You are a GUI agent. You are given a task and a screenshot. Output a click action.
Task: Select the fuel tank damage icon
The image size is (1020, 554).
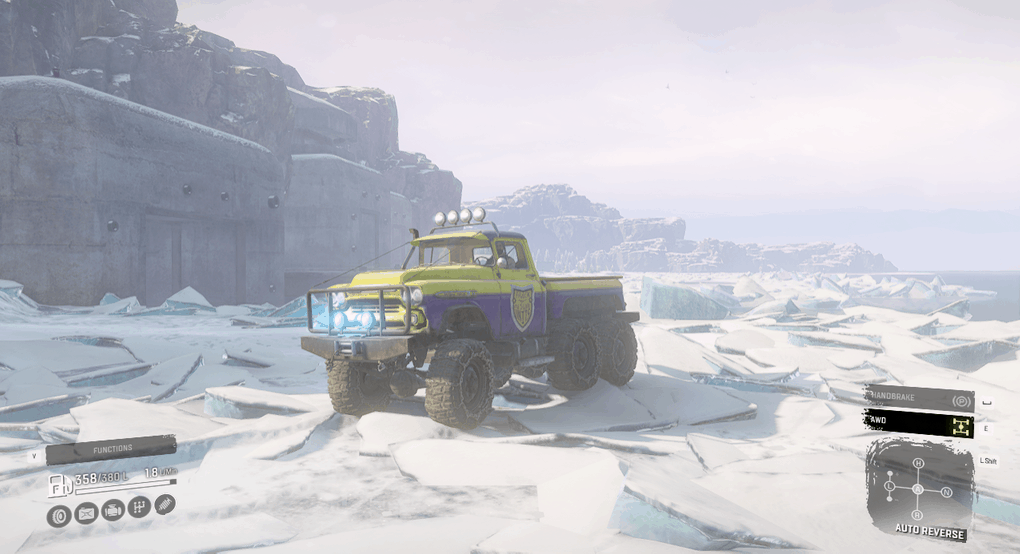(x=86, y=514)
